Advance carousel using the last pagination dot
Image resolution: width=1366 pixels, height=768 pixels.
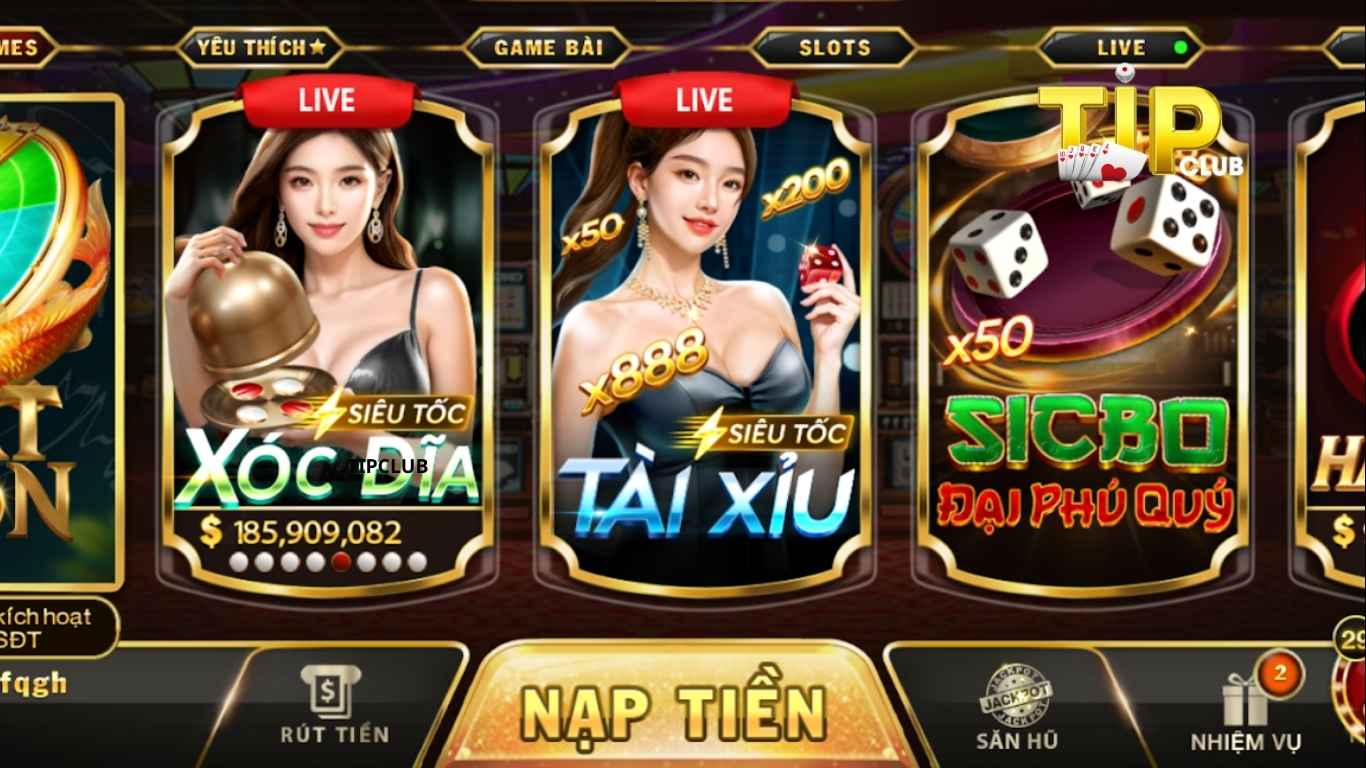[x=415, y=562]
